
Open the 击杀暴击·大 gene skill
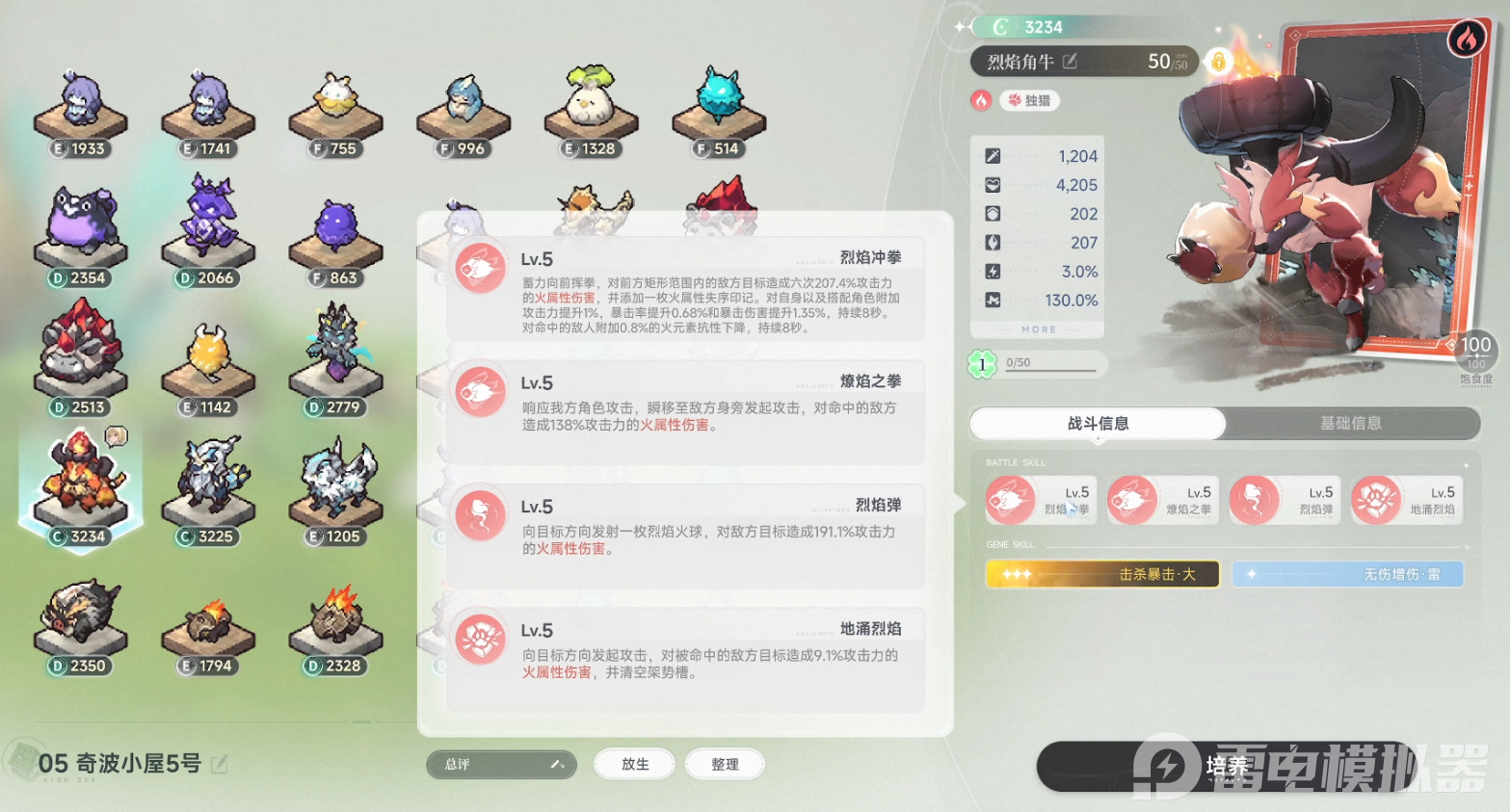(x=1102, y=574)
